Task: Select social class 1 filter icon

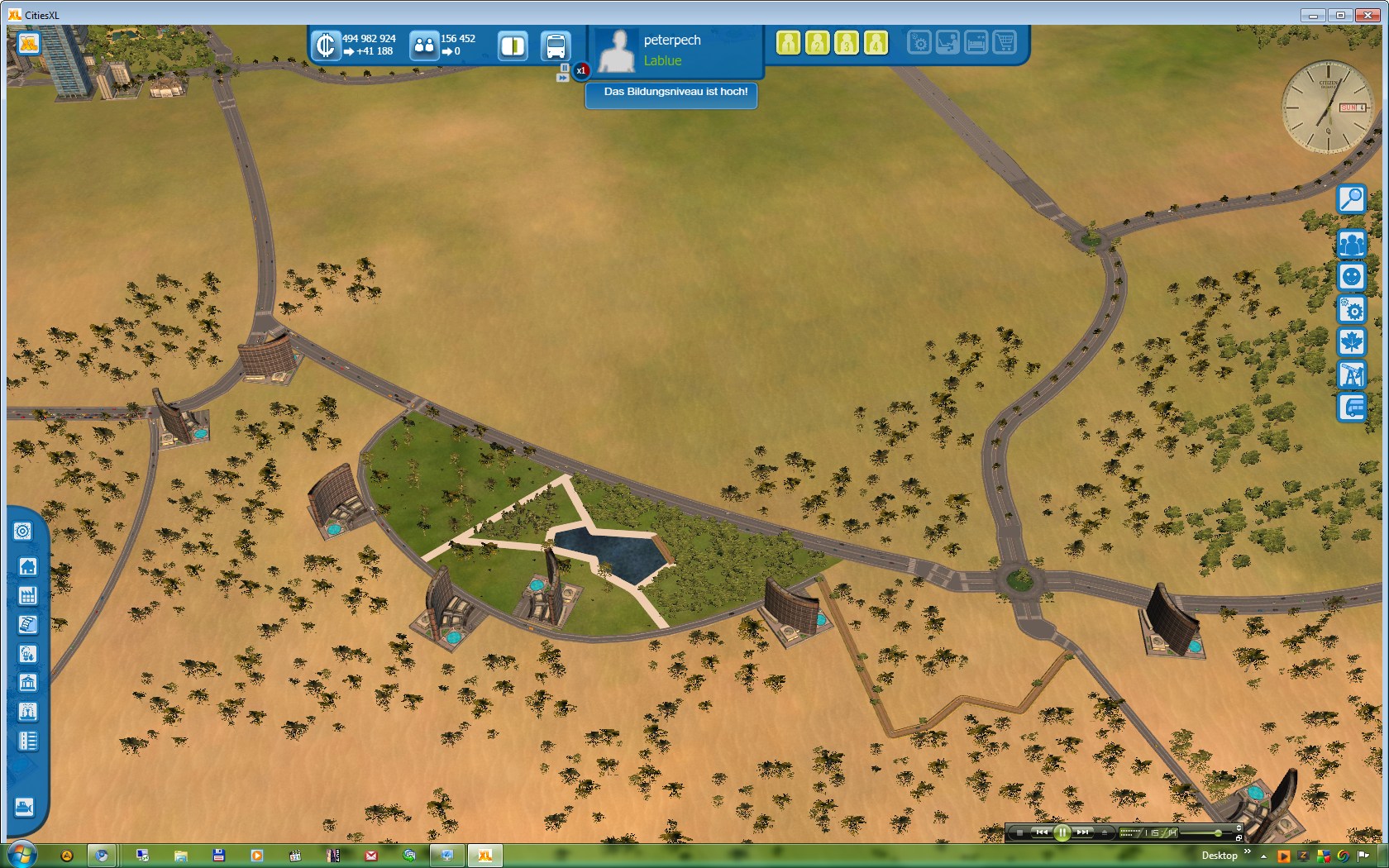Action: pyautogui.click(x=788, y=43)
